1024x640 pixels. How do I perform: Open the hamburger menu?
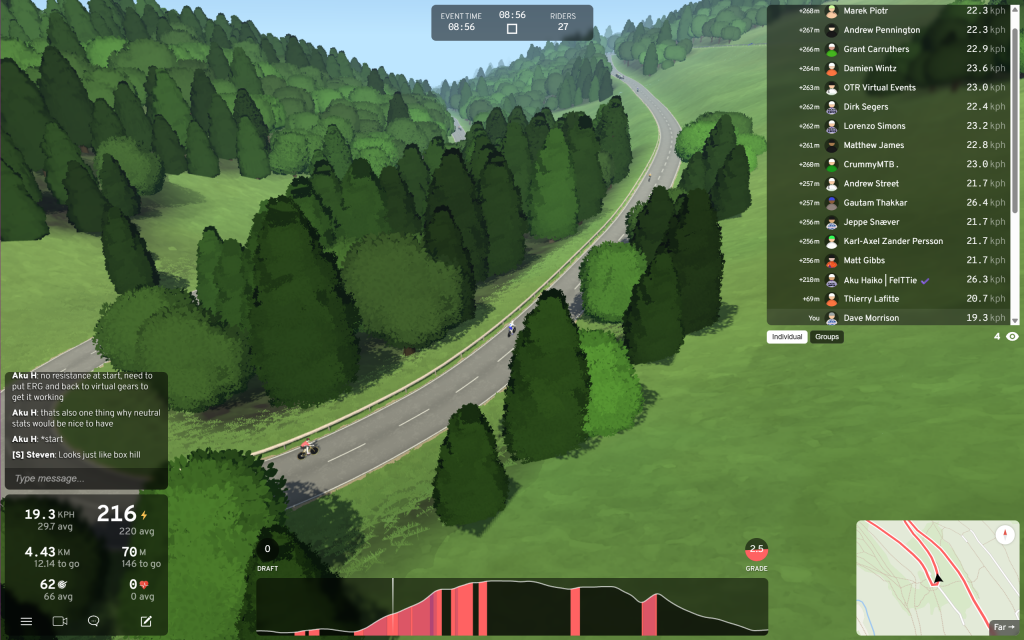[27, 621]
